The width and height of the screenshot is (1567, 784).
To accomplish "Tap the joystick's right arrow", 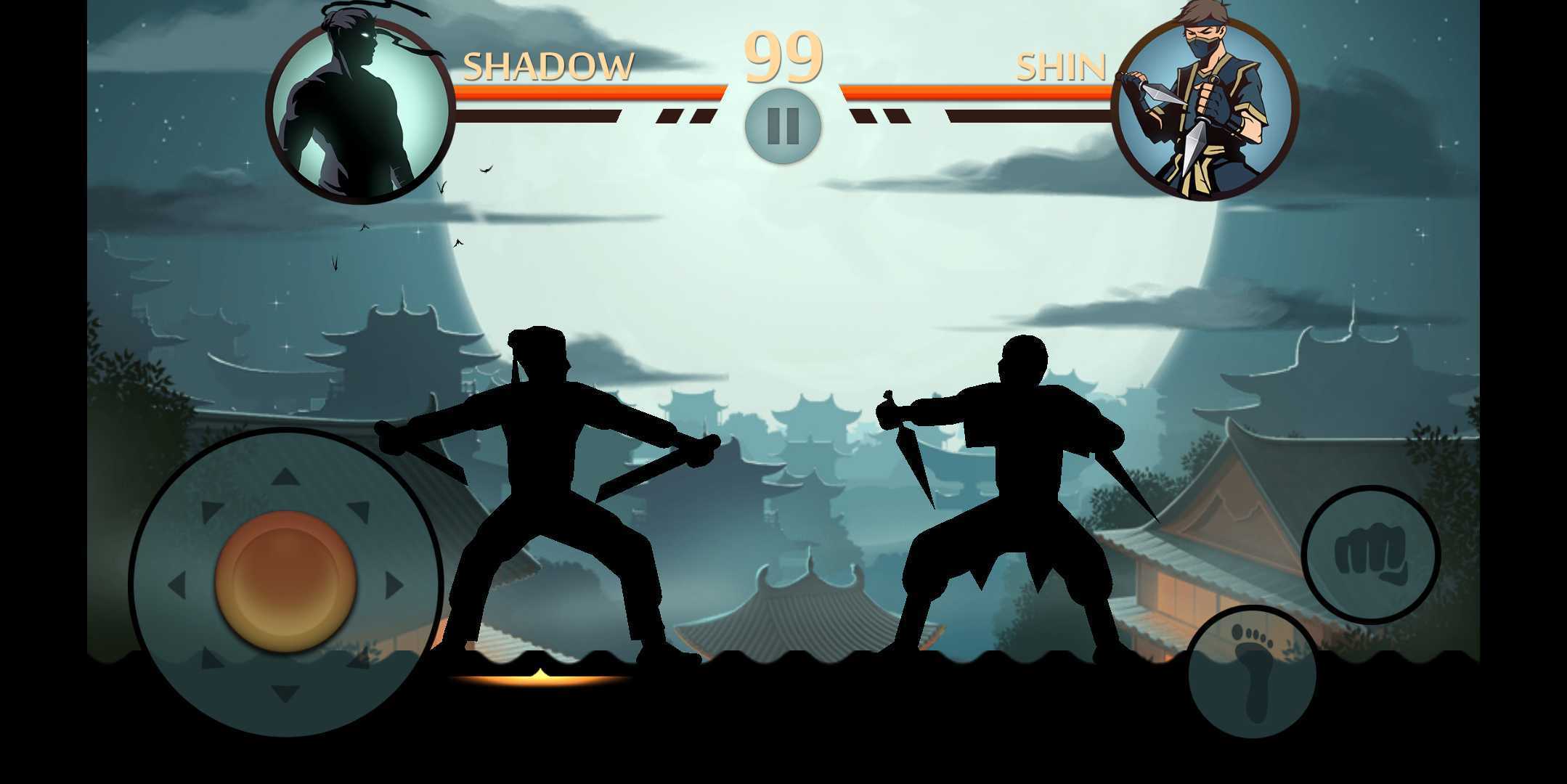I will tap(394, 585).
